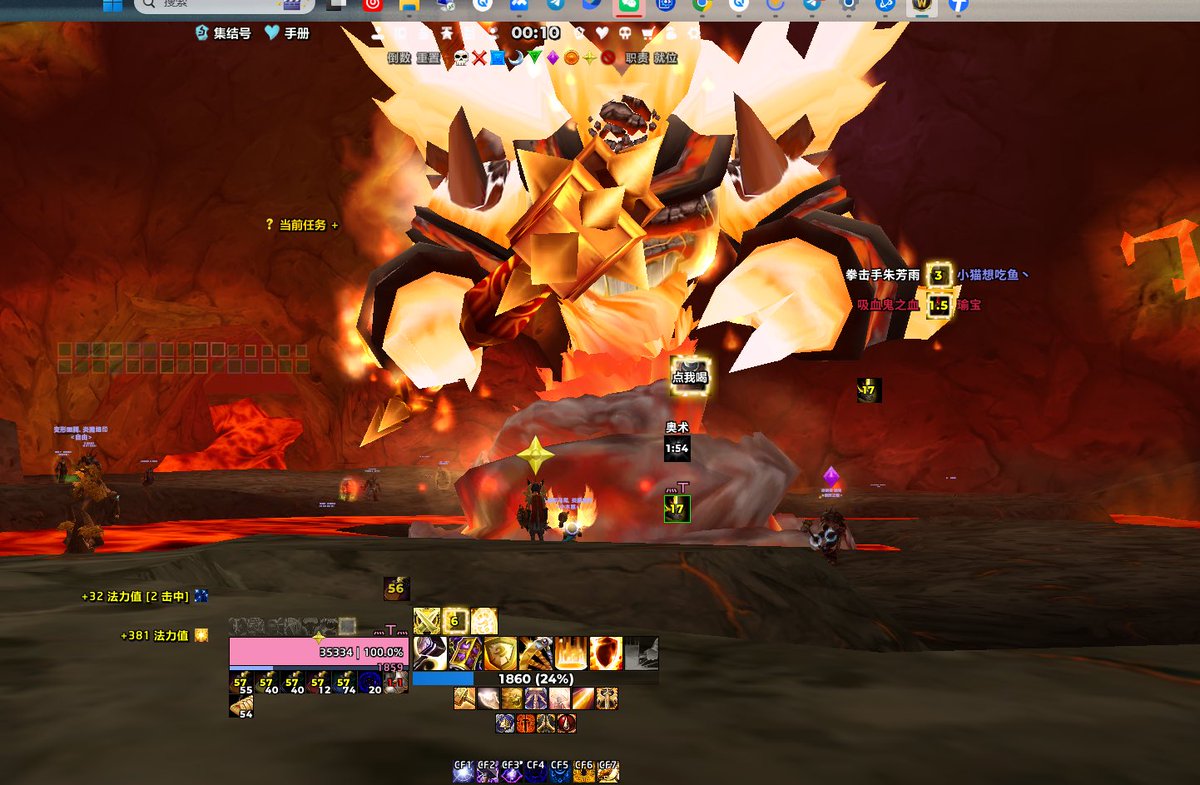Pick the purple diamond raid marker
1200x785 pixels.
552,58
